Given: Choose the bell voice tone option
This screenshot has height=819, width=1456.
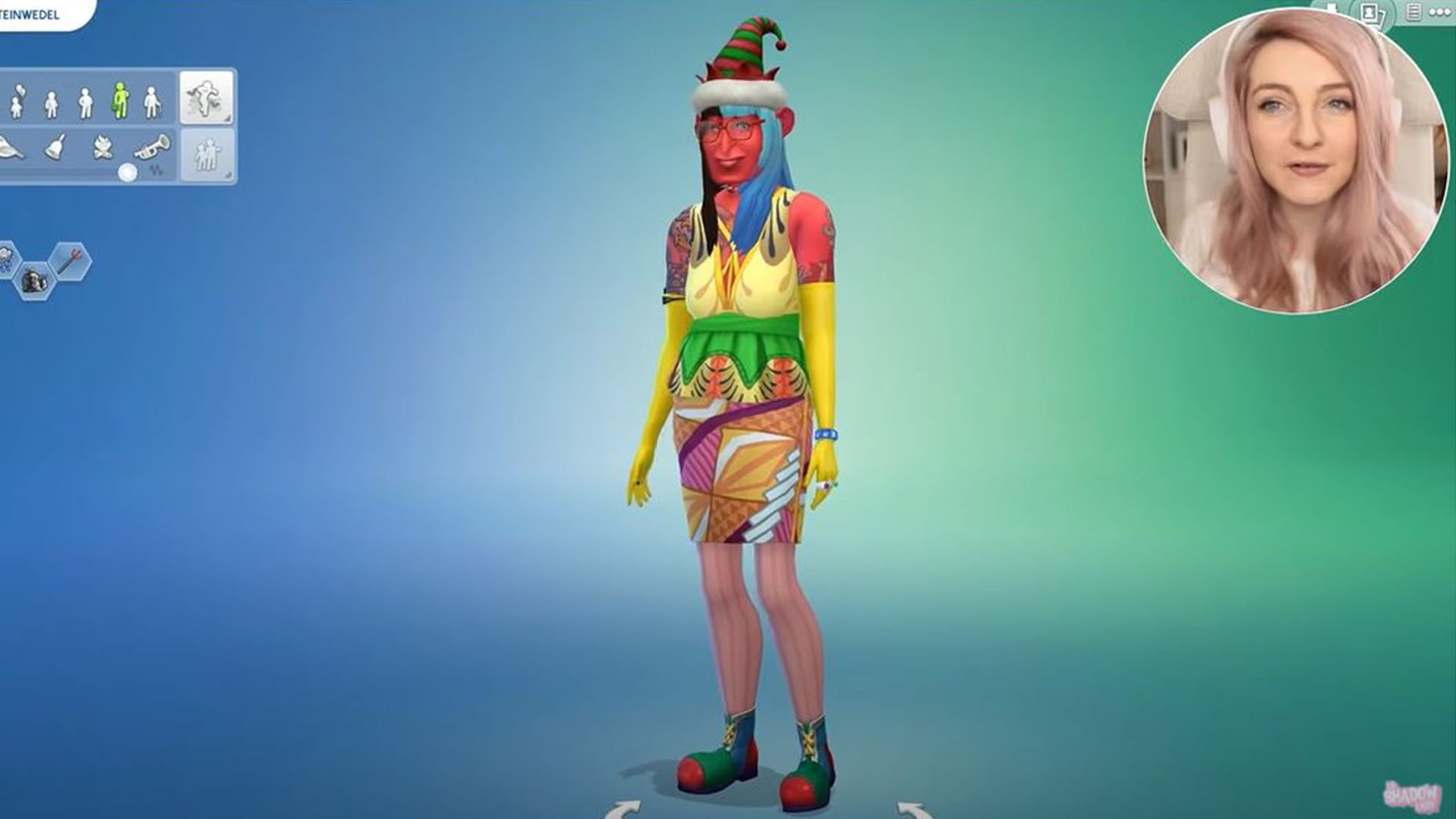Looking at the screenshot, I should [x=54, y=146].
